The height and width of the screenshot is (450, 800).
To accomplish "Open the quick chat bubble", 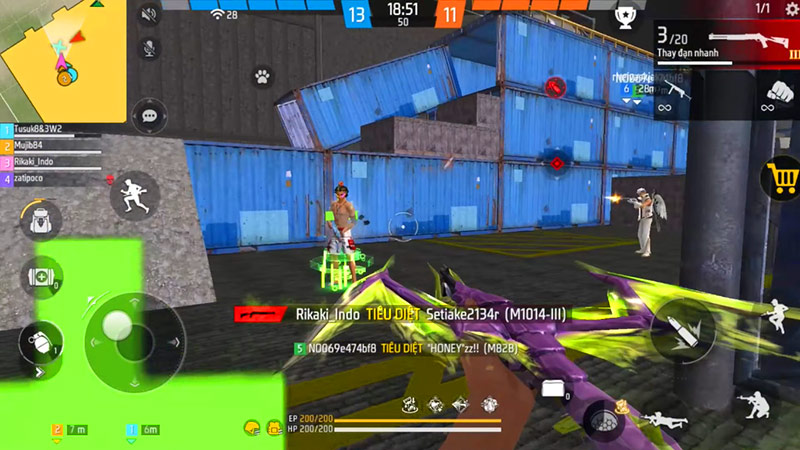I will (150, 115).
